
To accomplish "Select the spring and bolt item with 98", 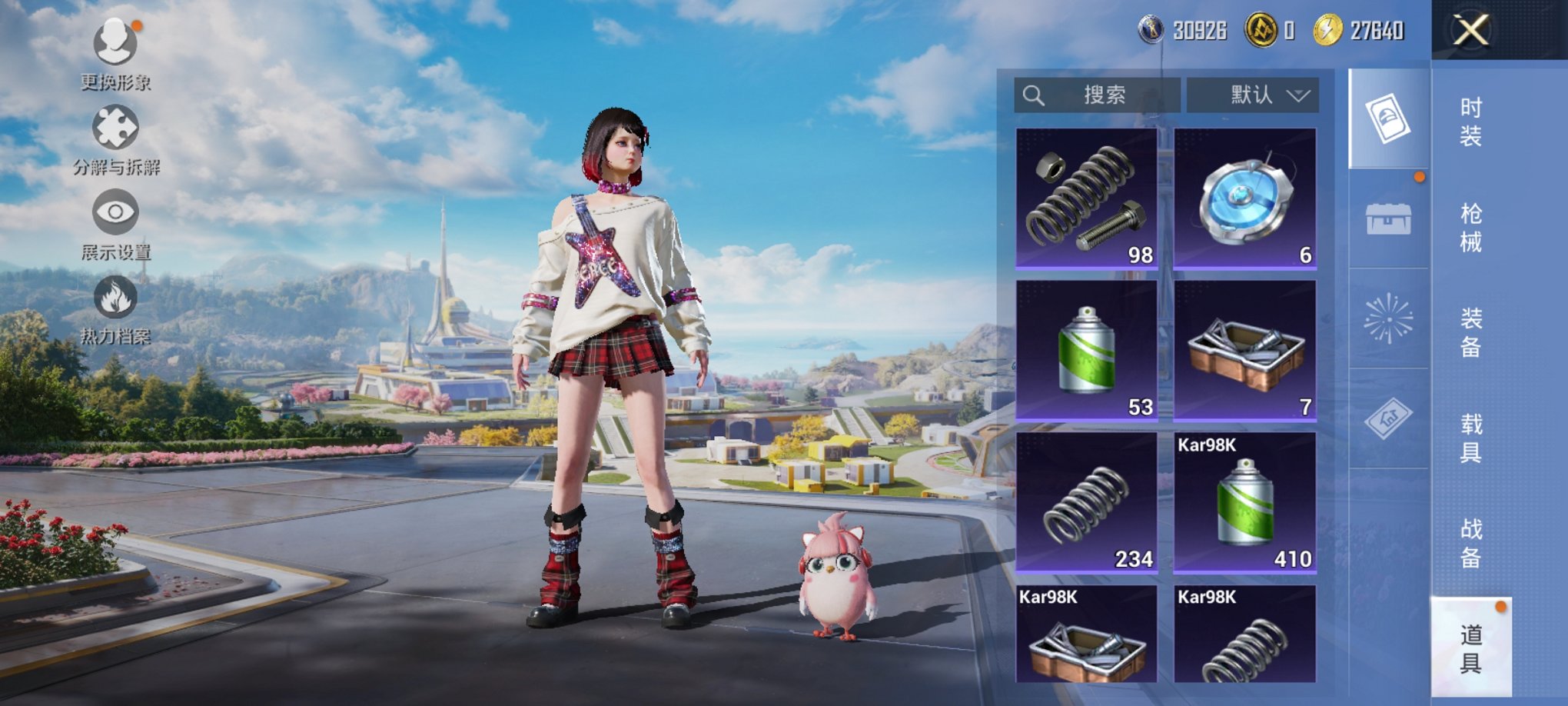I will tap(1086, 198).
